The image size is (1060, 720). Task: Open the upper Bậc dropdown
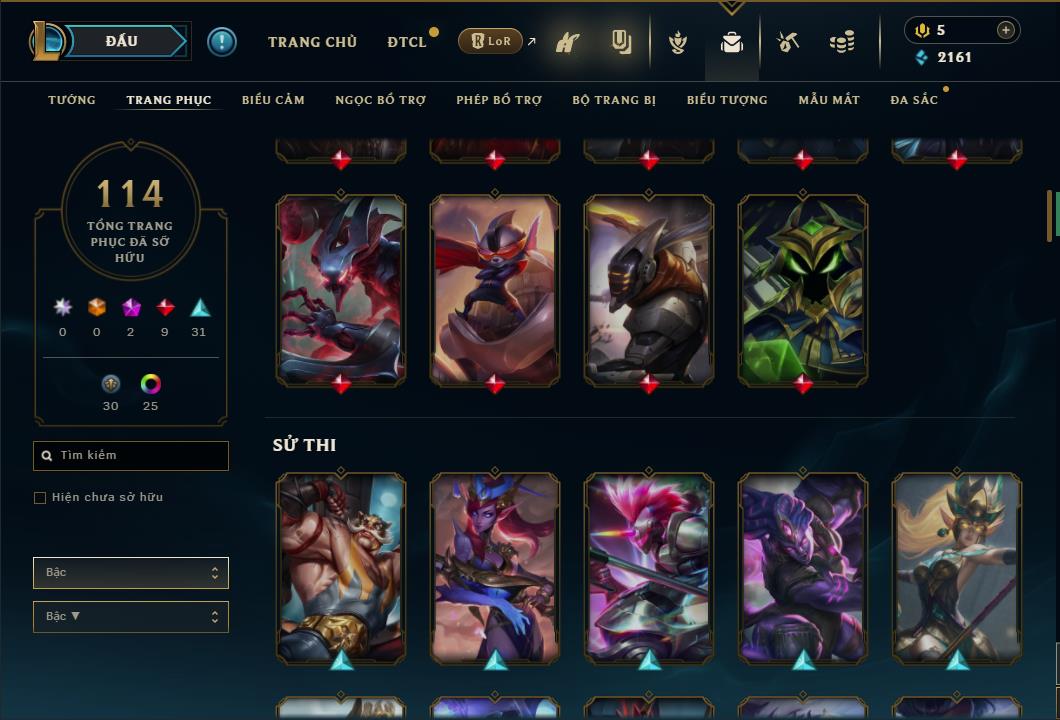(x=131, y=573)
